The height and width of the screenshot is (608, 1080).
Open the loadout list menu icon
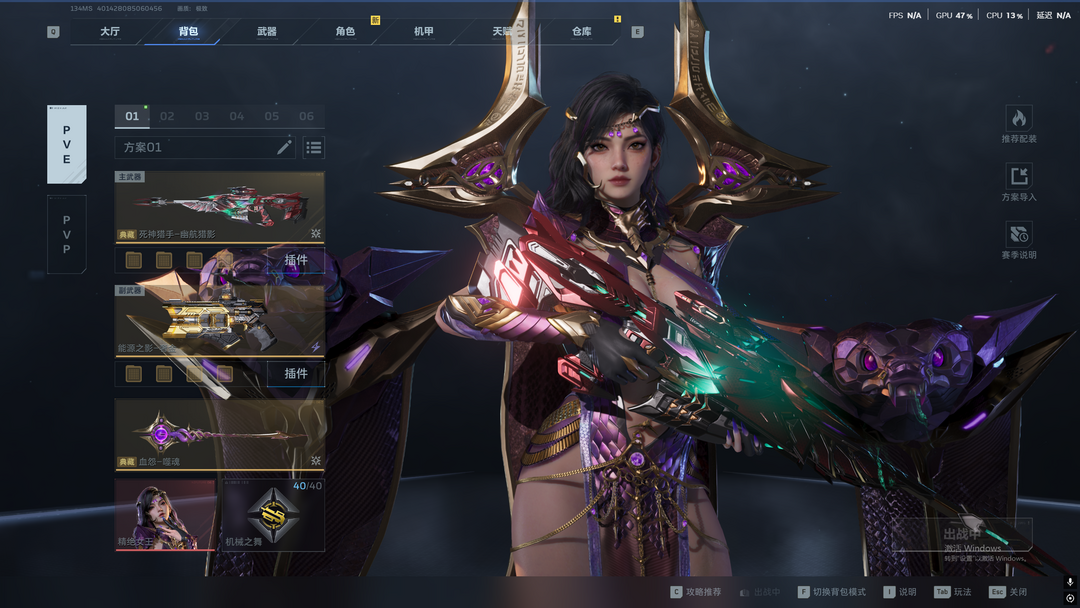click(314, 148)
